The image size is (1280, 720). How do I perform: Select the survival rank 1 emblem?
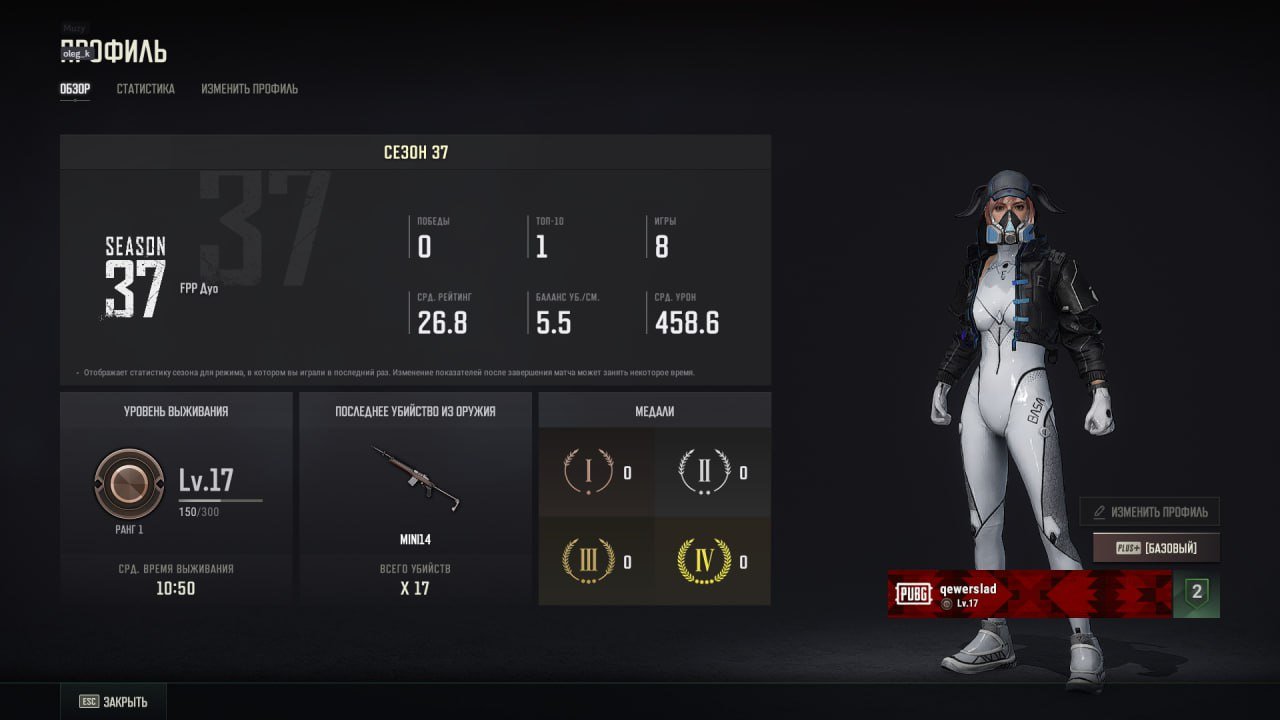(x=128, y=484)
